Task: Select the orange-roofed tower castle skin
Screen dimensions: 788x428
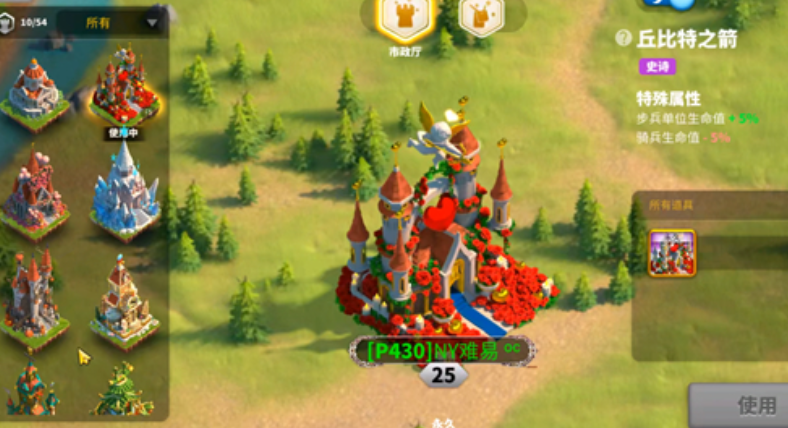Action: [33, 298]
